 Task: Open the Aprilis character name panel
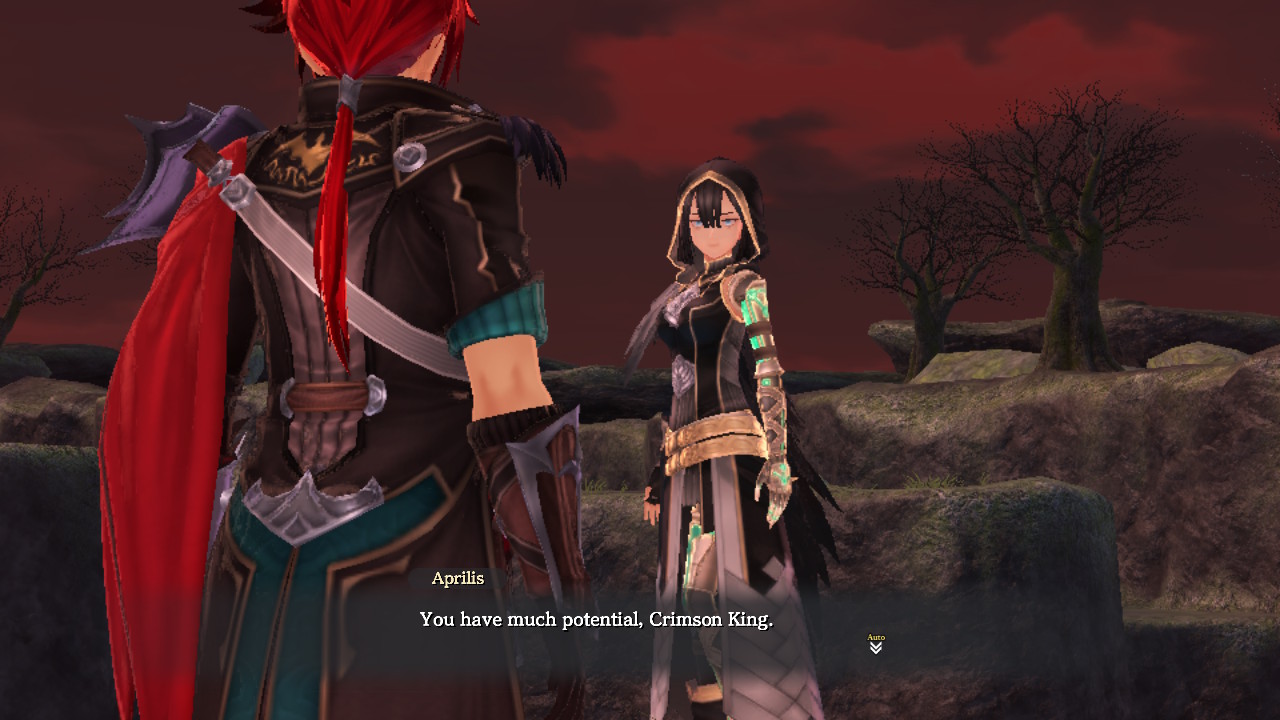coord(457,578)
